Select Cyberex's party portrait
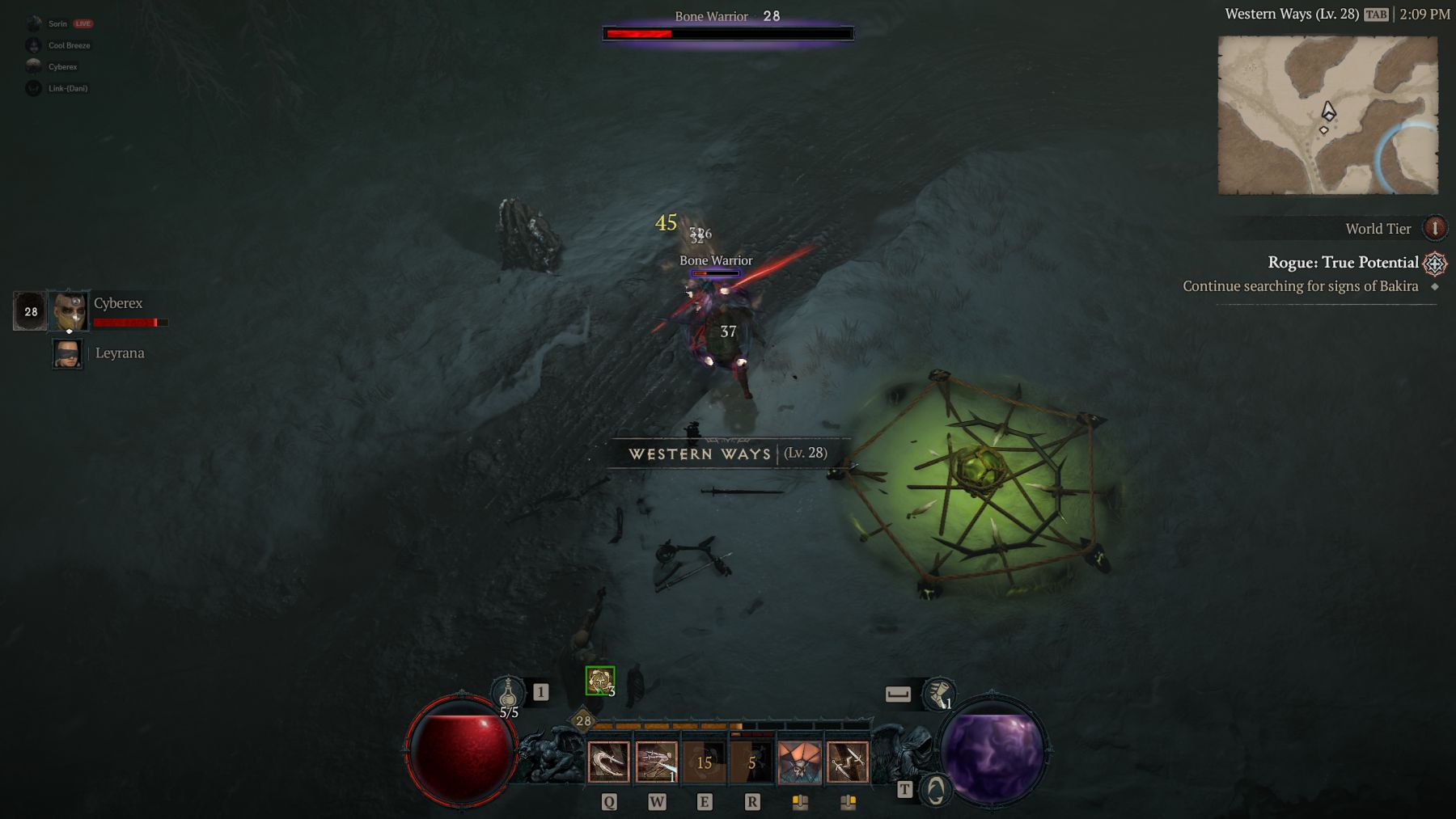The width and height of the screenshot is (1456, 819). pos(69,311)
